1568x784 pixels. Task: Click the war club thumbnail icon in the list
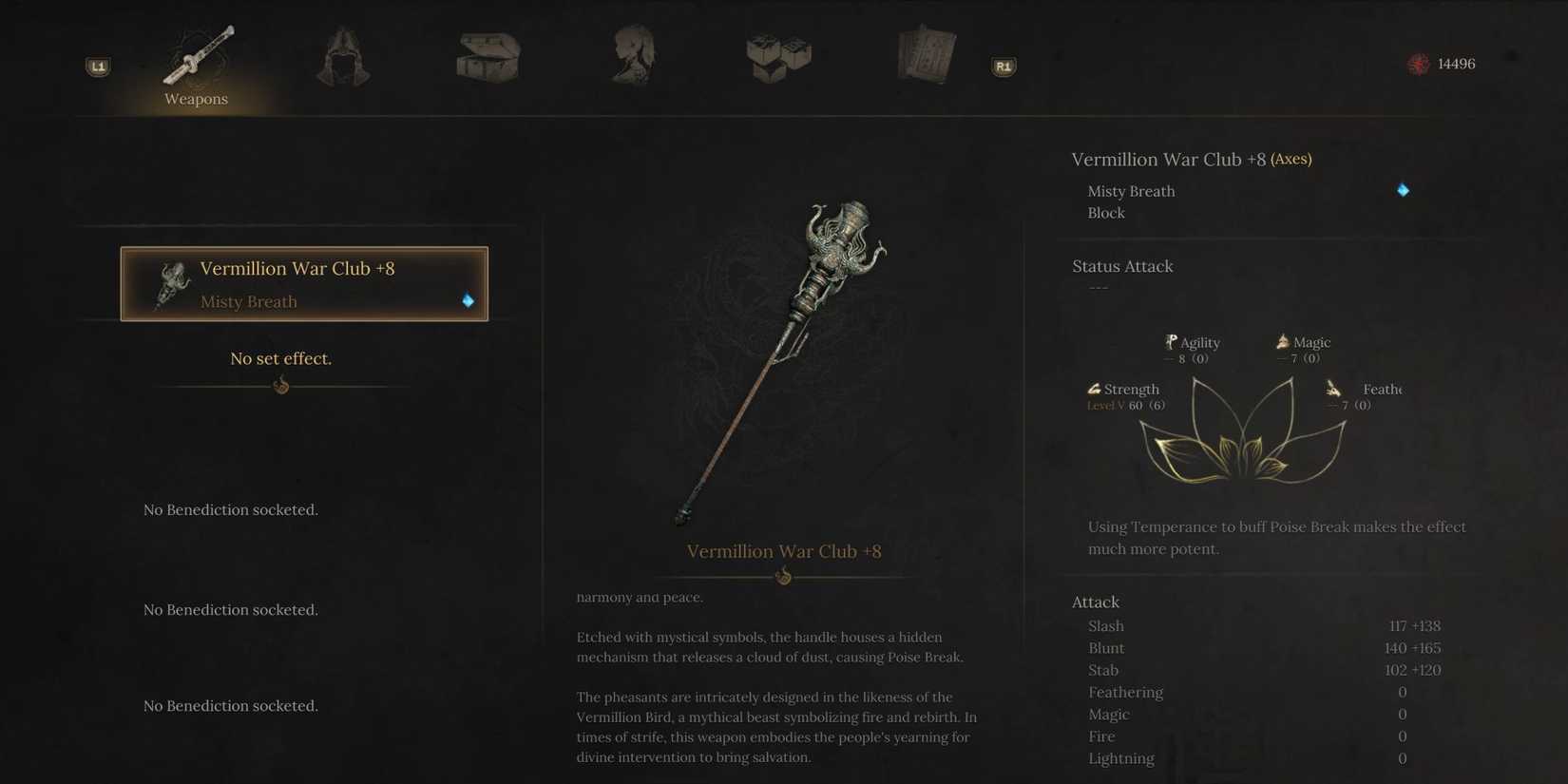pyautogui.click(x=172, y=283)
